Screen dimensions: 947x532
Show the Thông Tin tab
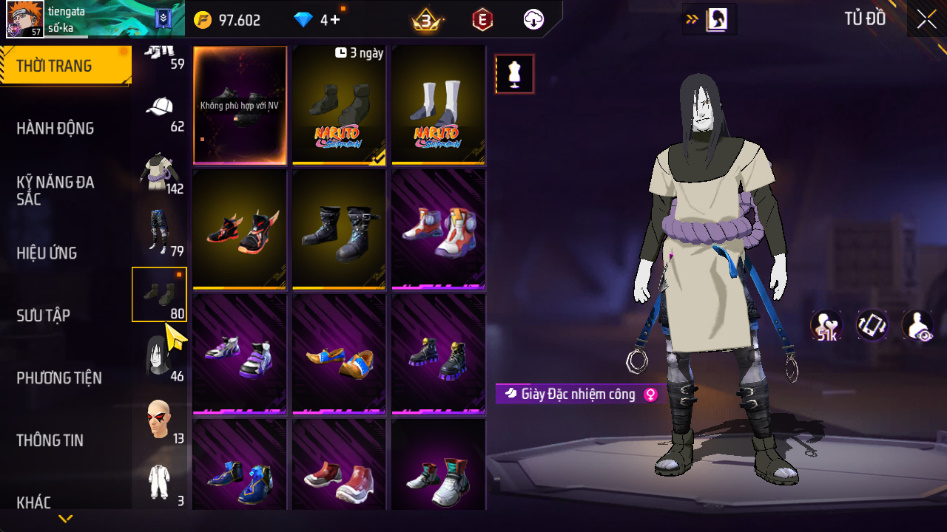[50, 440]
